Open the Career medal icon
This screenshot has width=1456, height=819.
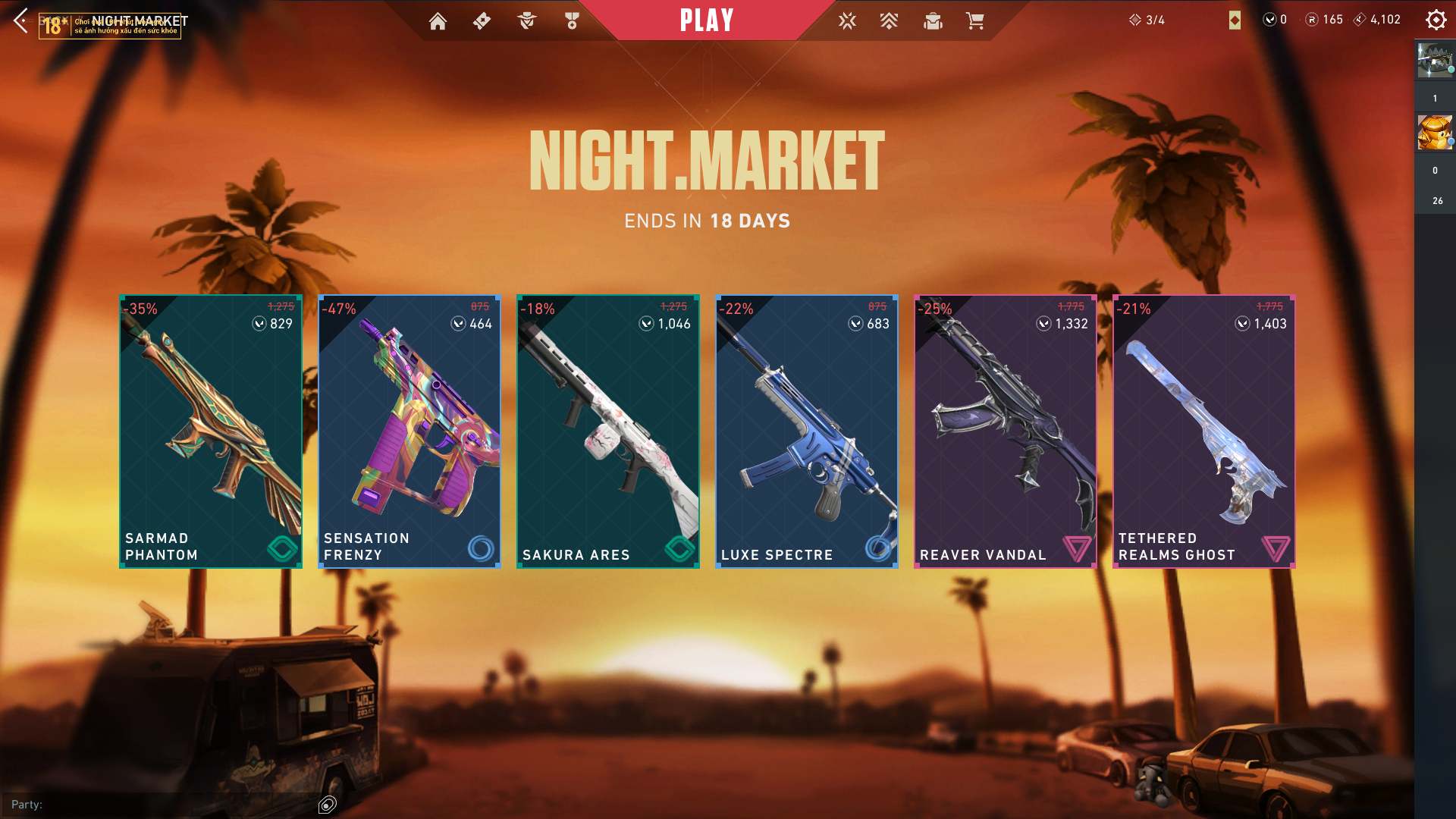[x=572, y=21]
